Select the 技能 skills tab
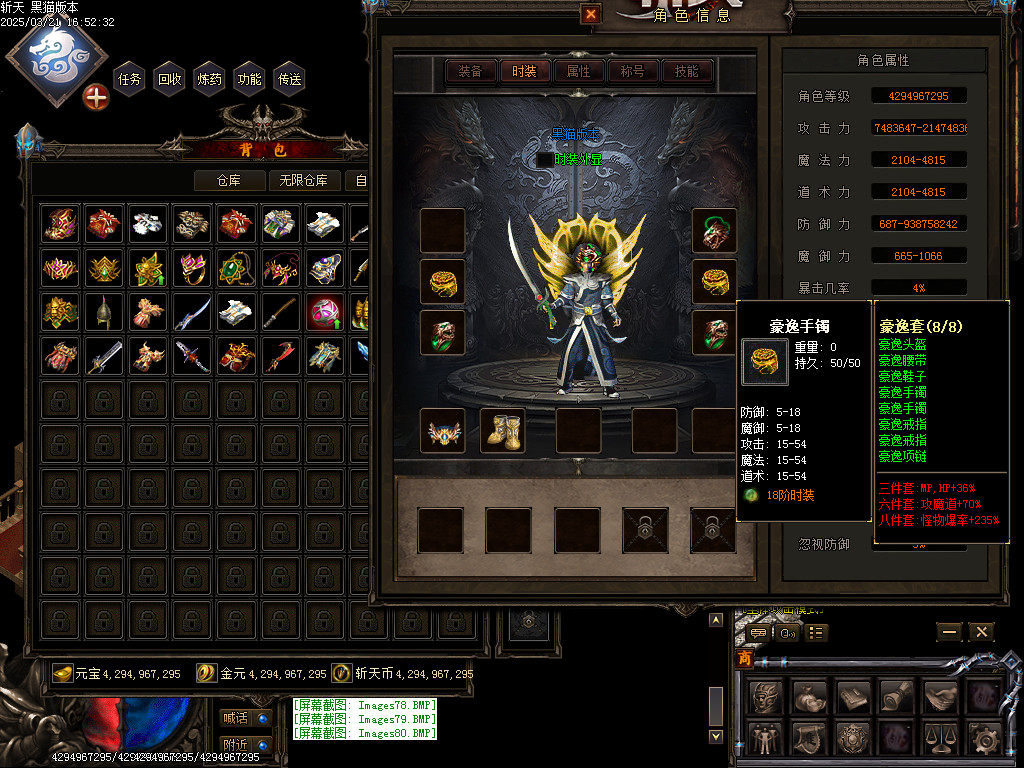The width and height of the screenshot is (1024, 768). click(686, 71)
